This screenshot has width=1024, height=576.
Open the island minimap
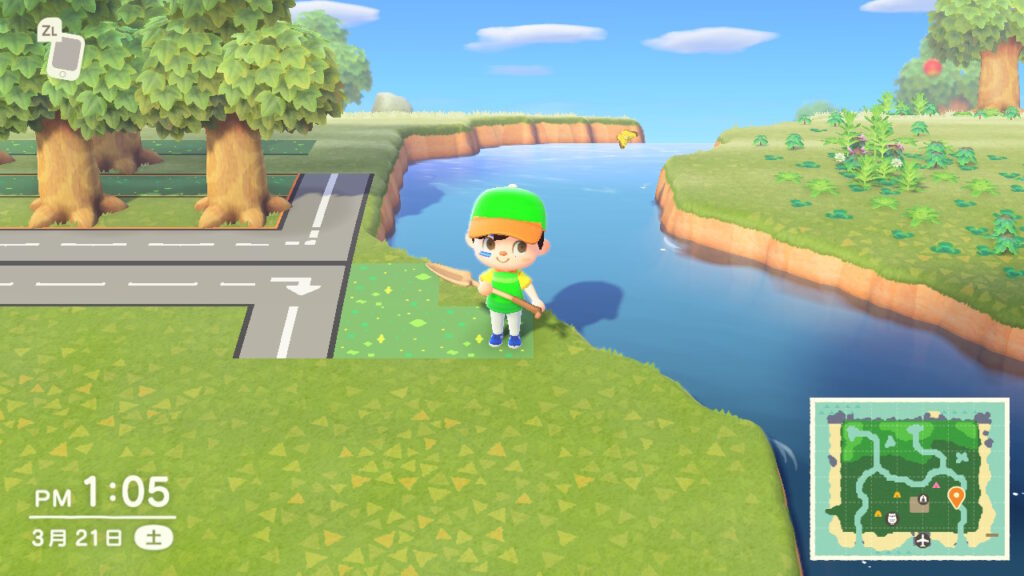(908, 478)
